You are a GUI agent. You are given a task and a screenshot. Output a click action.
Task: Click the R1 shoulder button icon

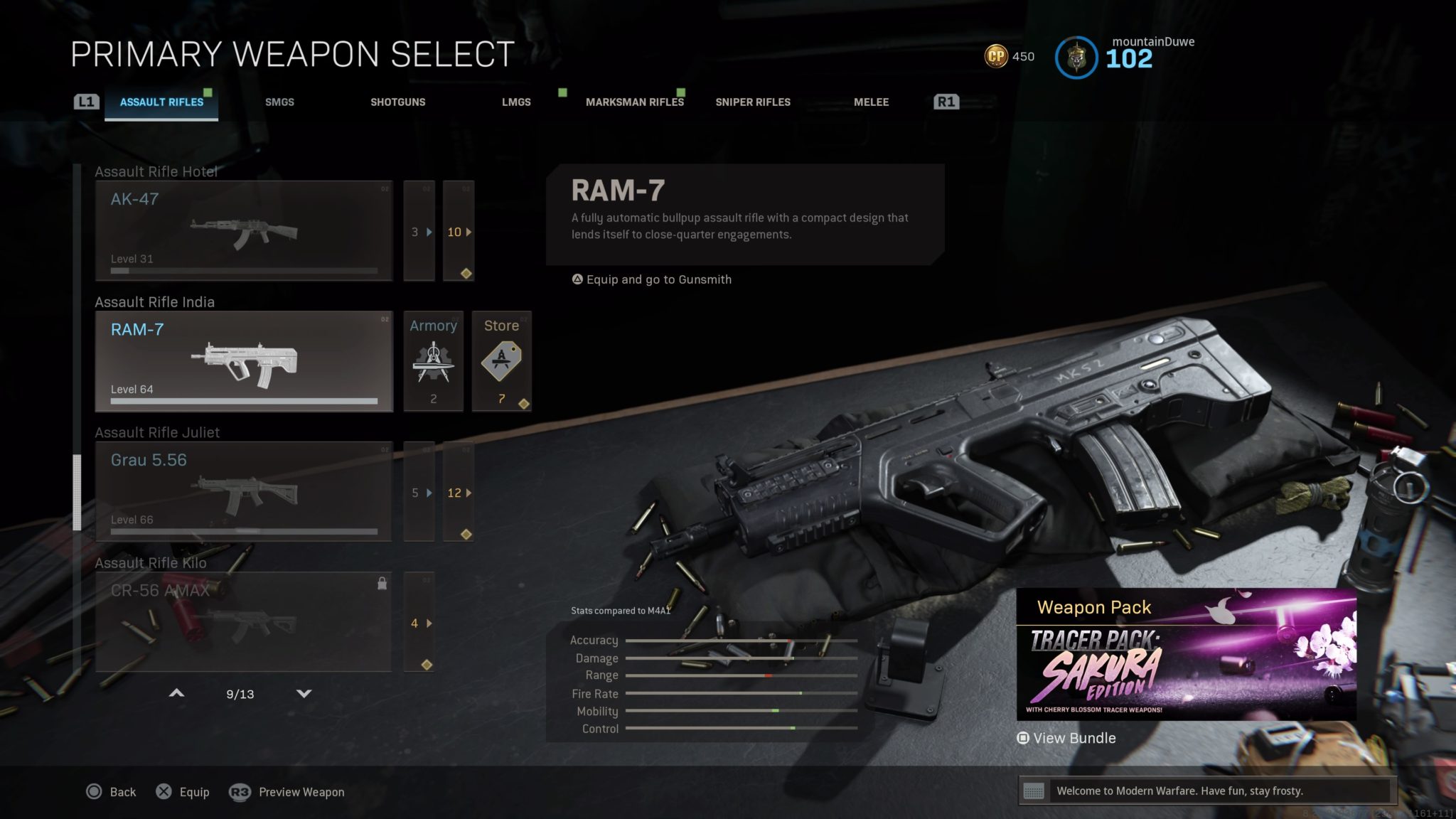(x=948, y=101)
